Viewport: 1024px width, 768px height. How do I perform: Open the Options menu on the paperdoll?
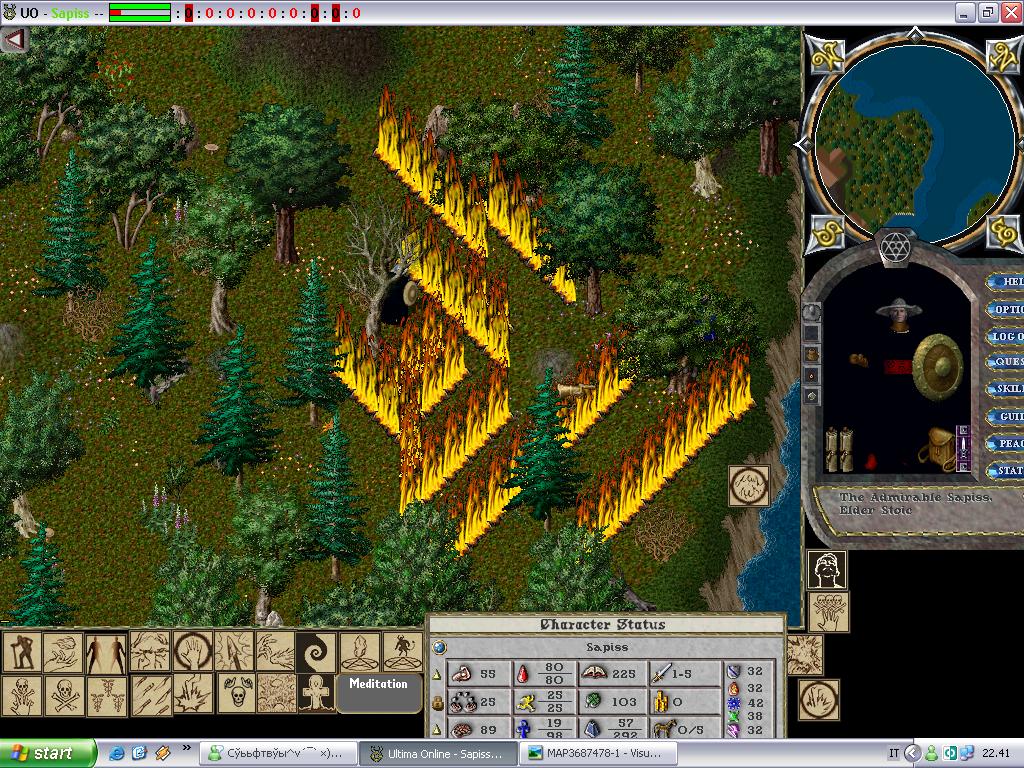point(1007,309)
